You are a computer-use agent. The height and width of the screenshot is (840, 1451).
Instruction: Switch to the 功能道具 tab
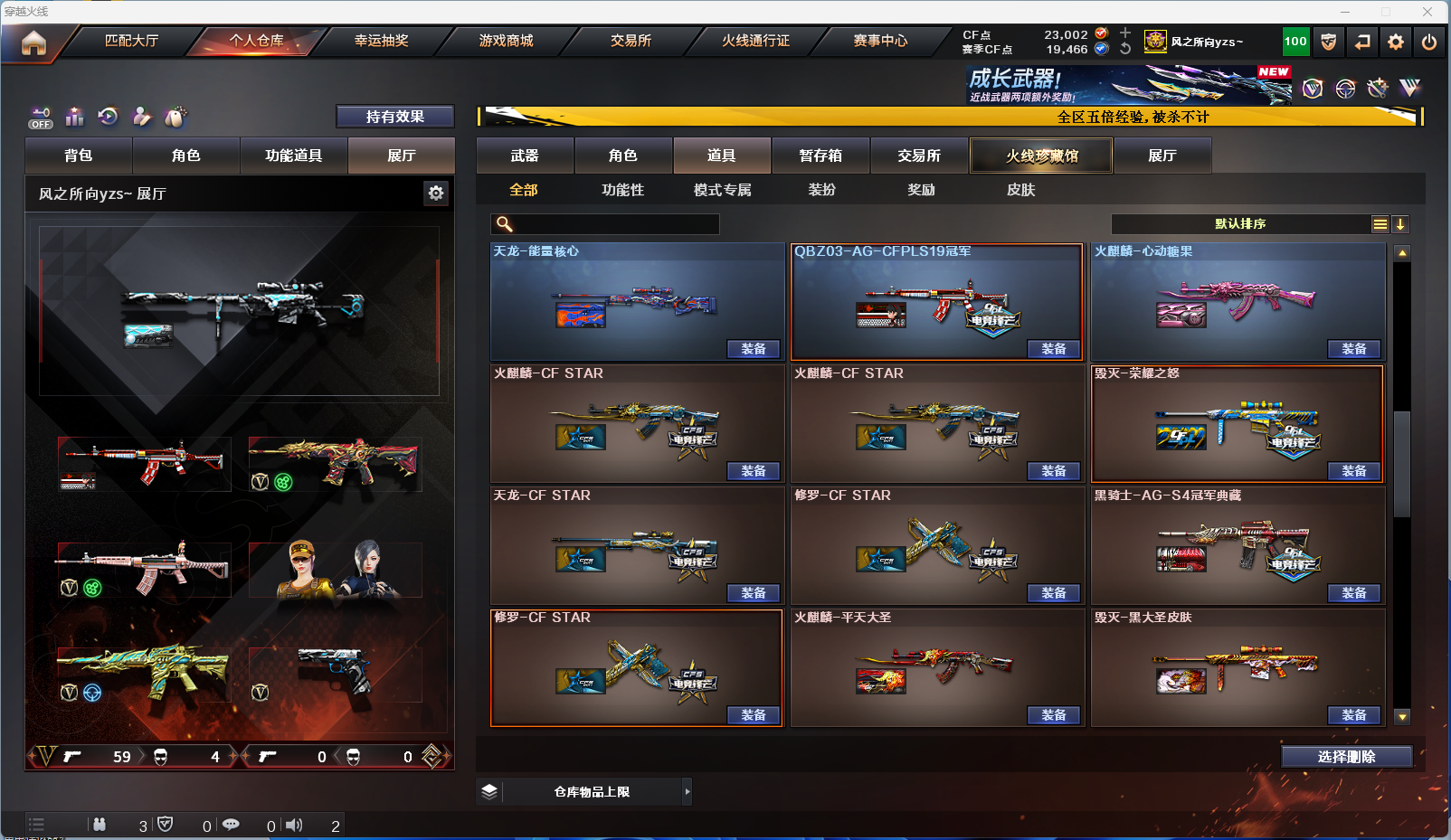[x=293, y=156]
